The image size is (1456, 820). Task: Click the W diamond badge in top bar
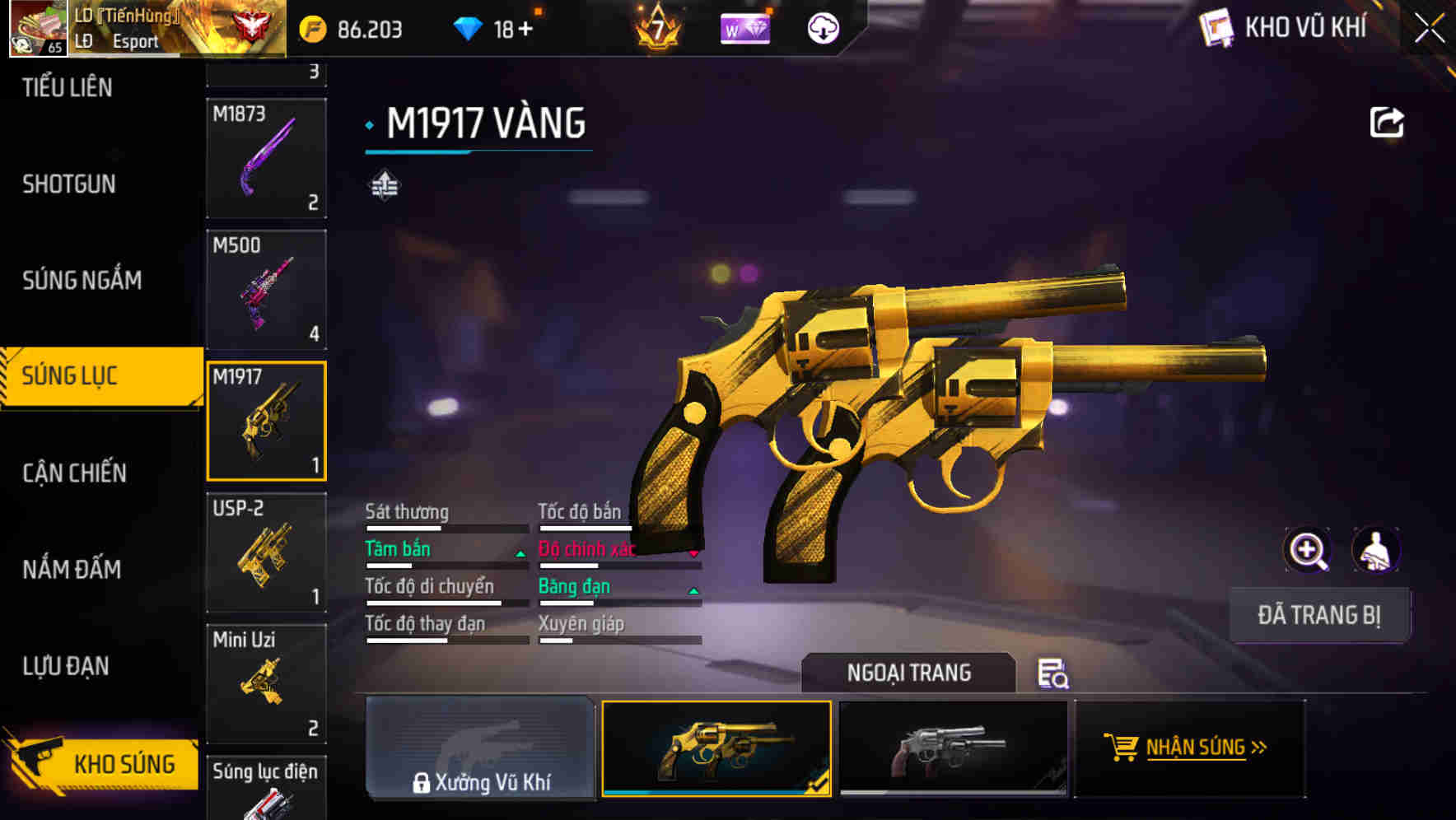click(744, 28)
